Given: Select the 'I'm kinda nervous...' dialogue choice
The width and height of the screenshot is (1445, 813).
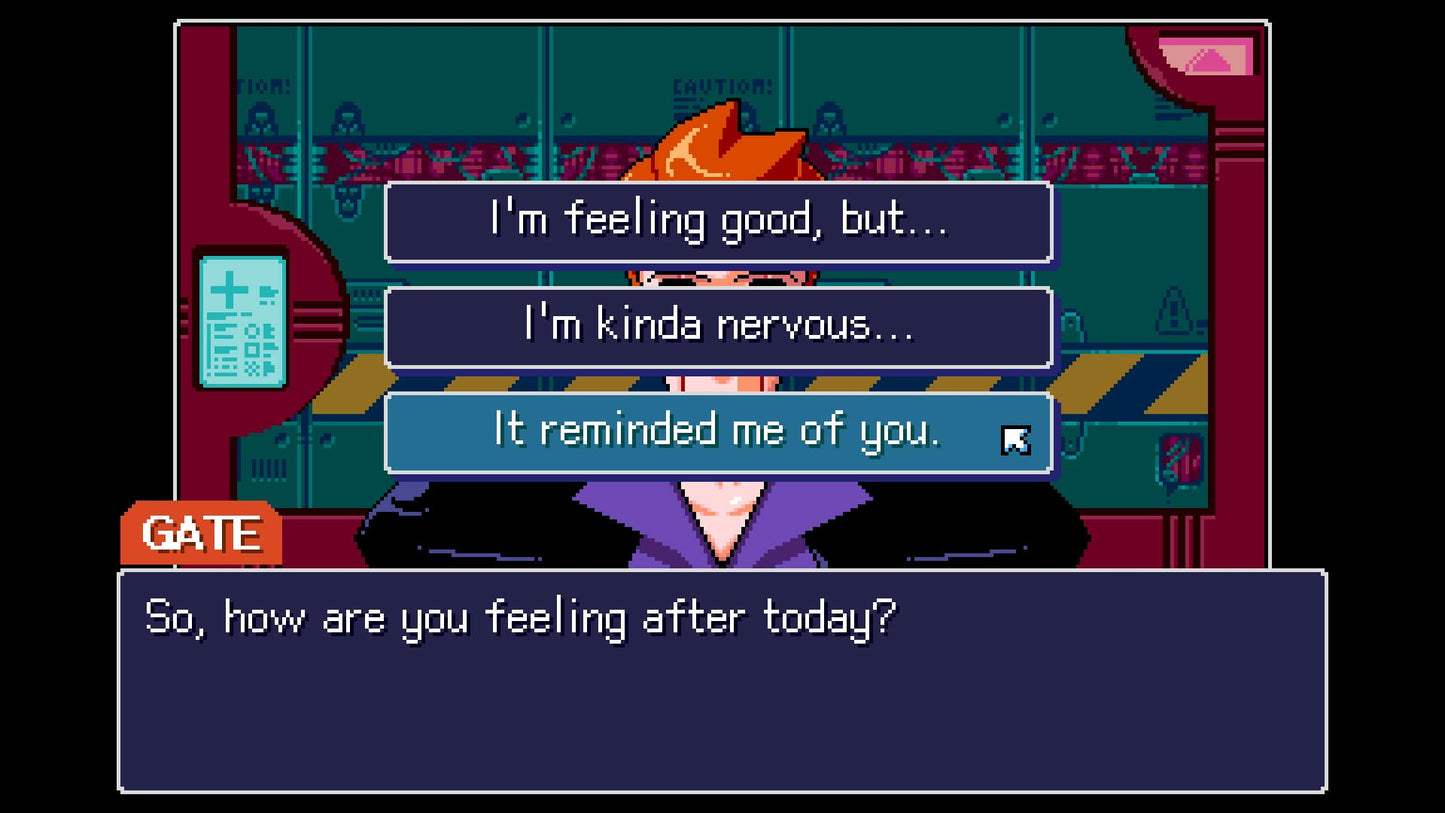Looking at the screenshot, I should coord(718,327).
